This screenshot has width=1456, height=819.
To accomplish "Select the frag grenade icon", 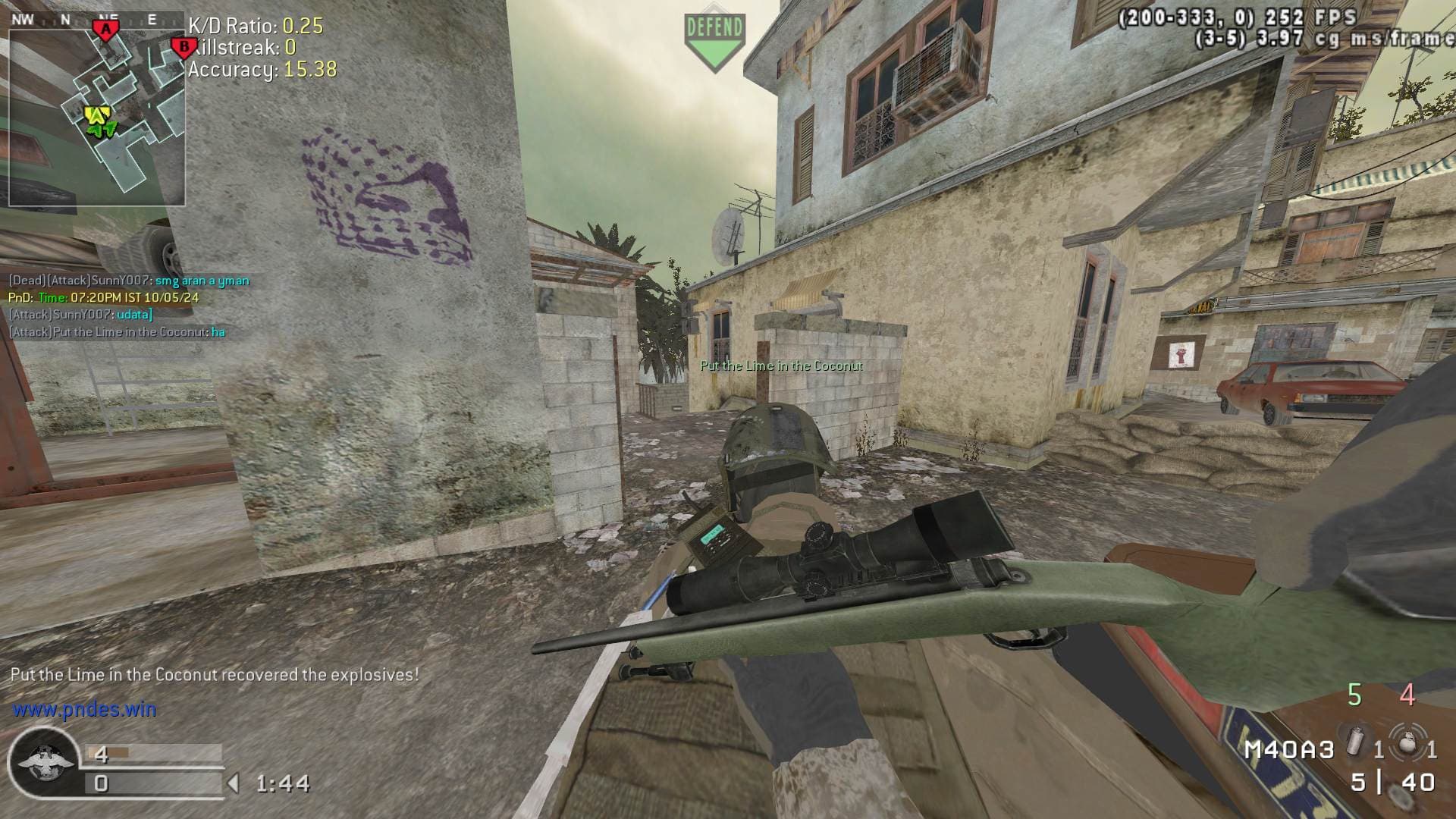I will (1407, 742).
